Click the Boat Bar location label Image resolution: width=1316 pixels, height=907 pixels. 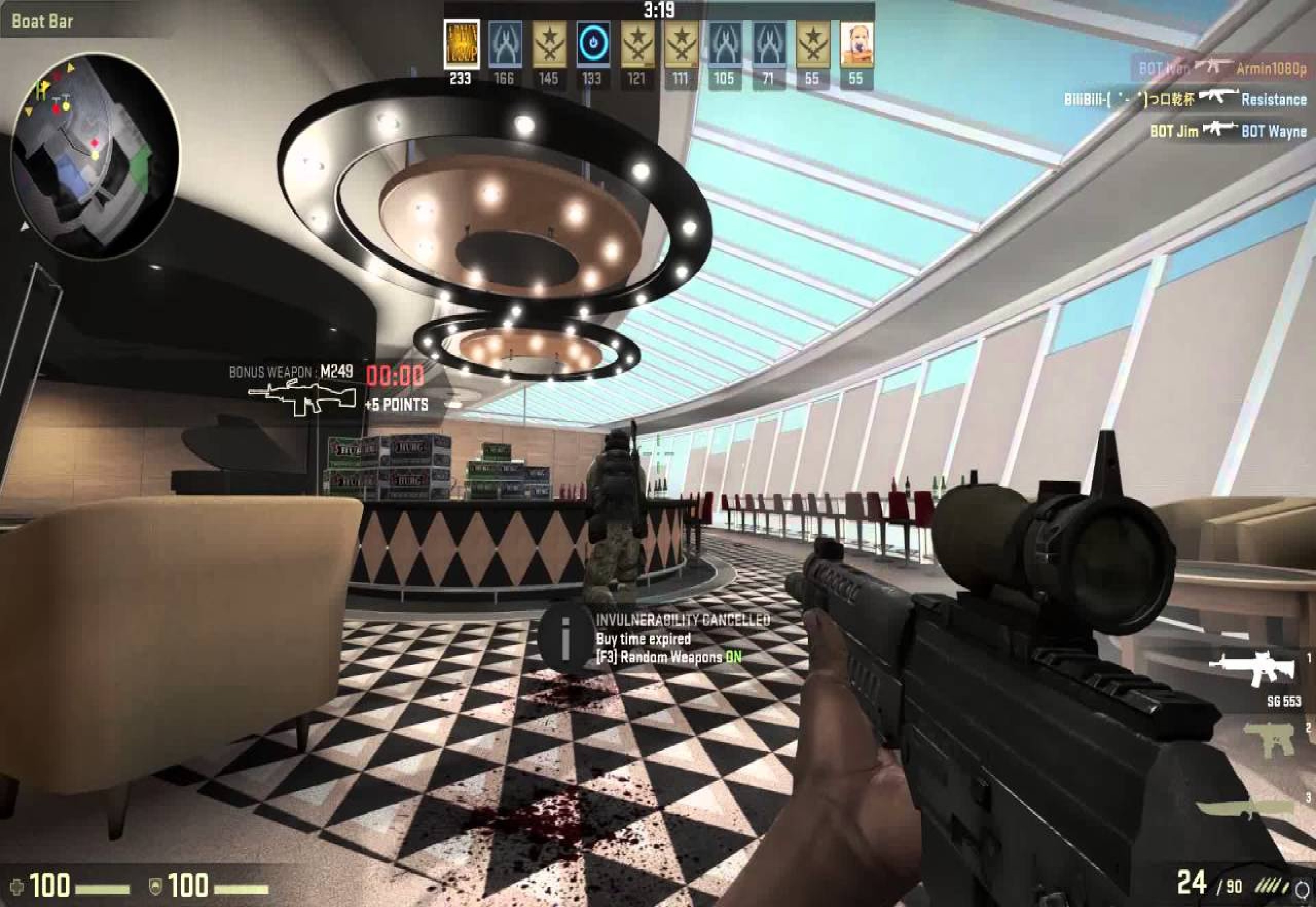43,20
